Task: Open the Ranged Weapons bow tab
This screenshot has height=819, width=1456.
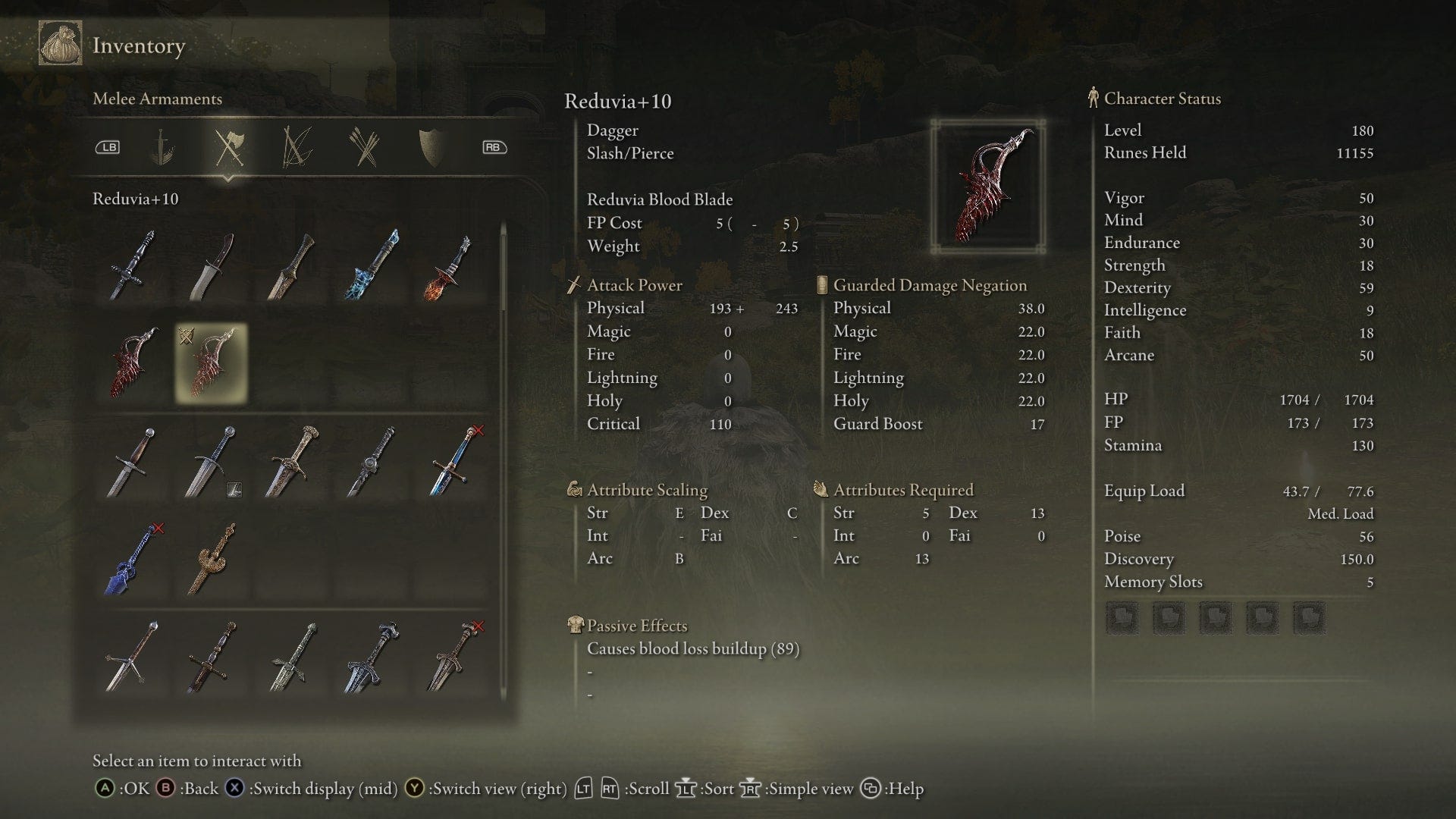Action: click(x=297, y=147)
